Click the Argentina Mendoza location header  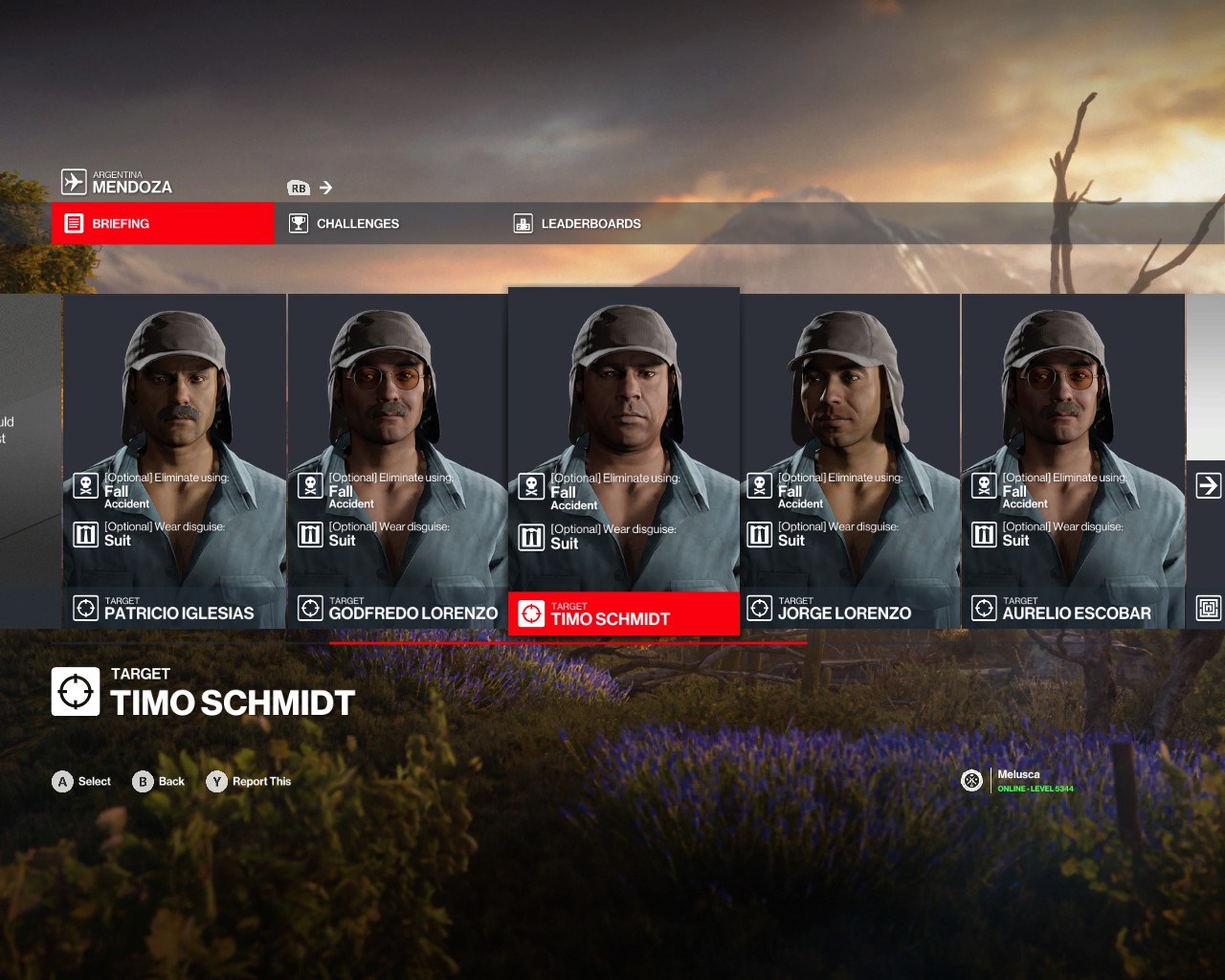(x=118, y=182)
